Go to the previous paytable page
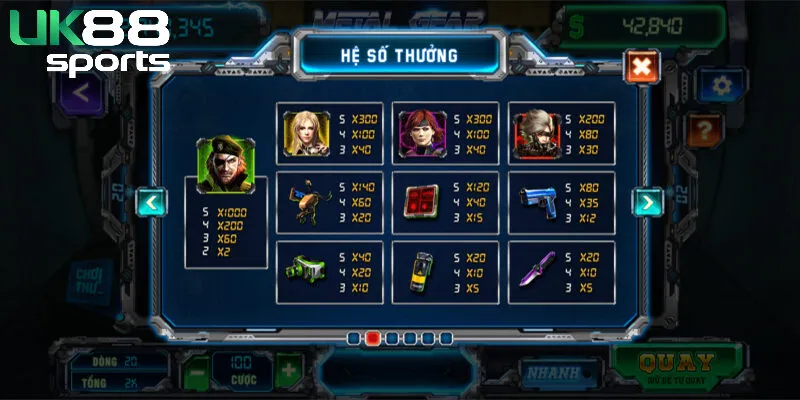The image size is (800, 400). click(151, 202)
